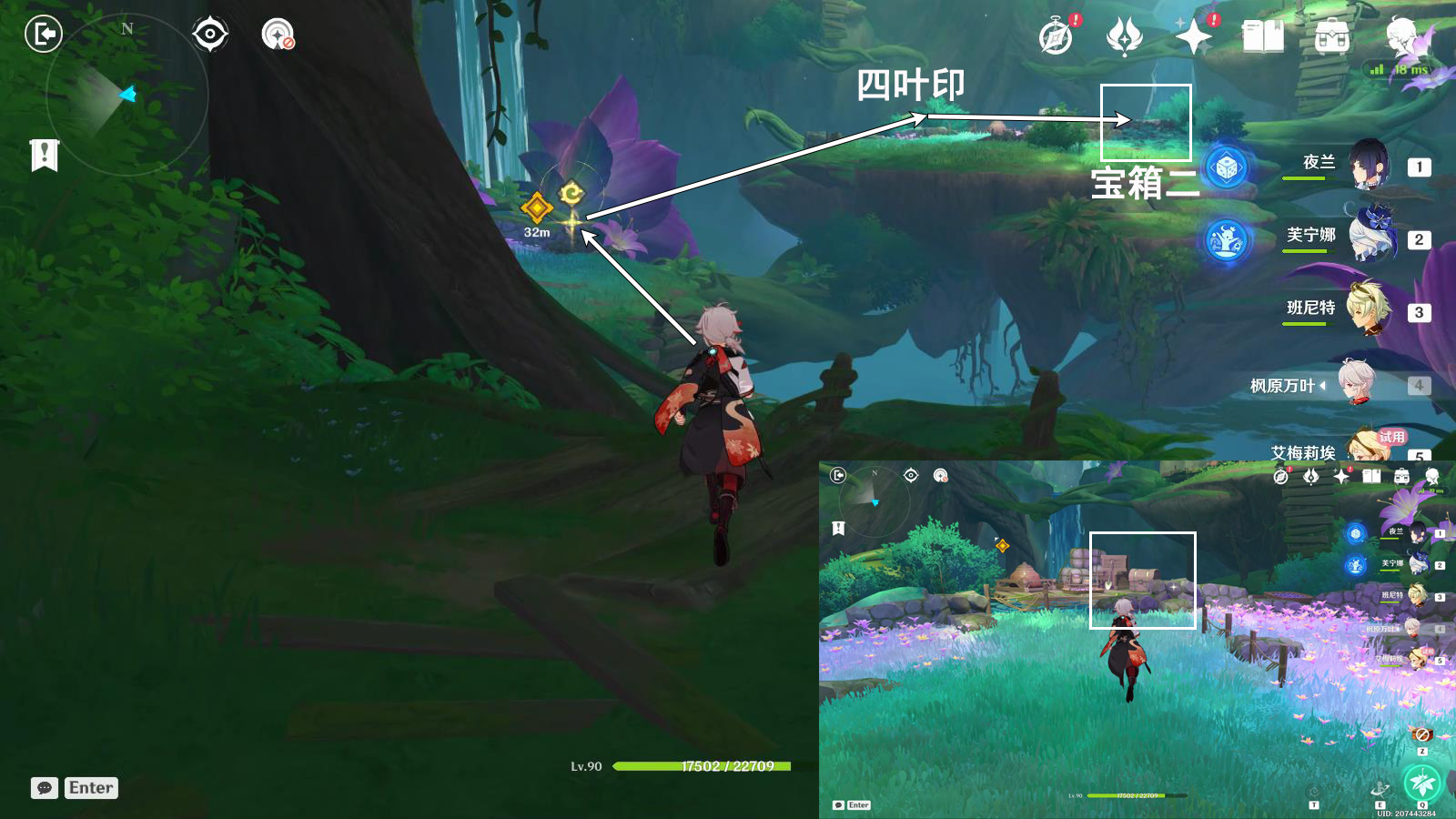Open the large backpack inventory icon
1456x819 pixels.
click(x=1331, y=37)
